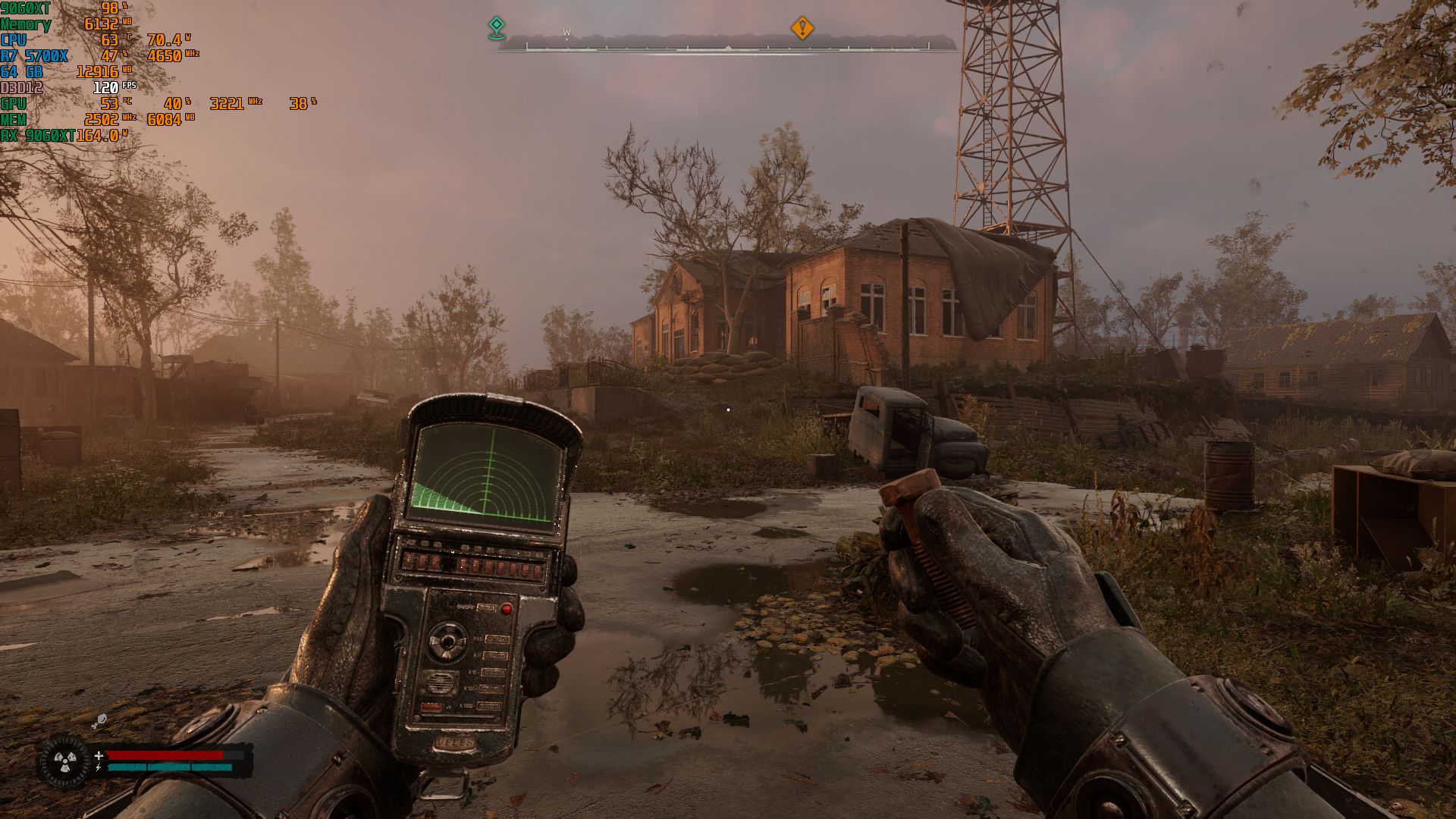1456x819 pixels.
Task: Click the compass bar's W heading
Action: [566, 33]
